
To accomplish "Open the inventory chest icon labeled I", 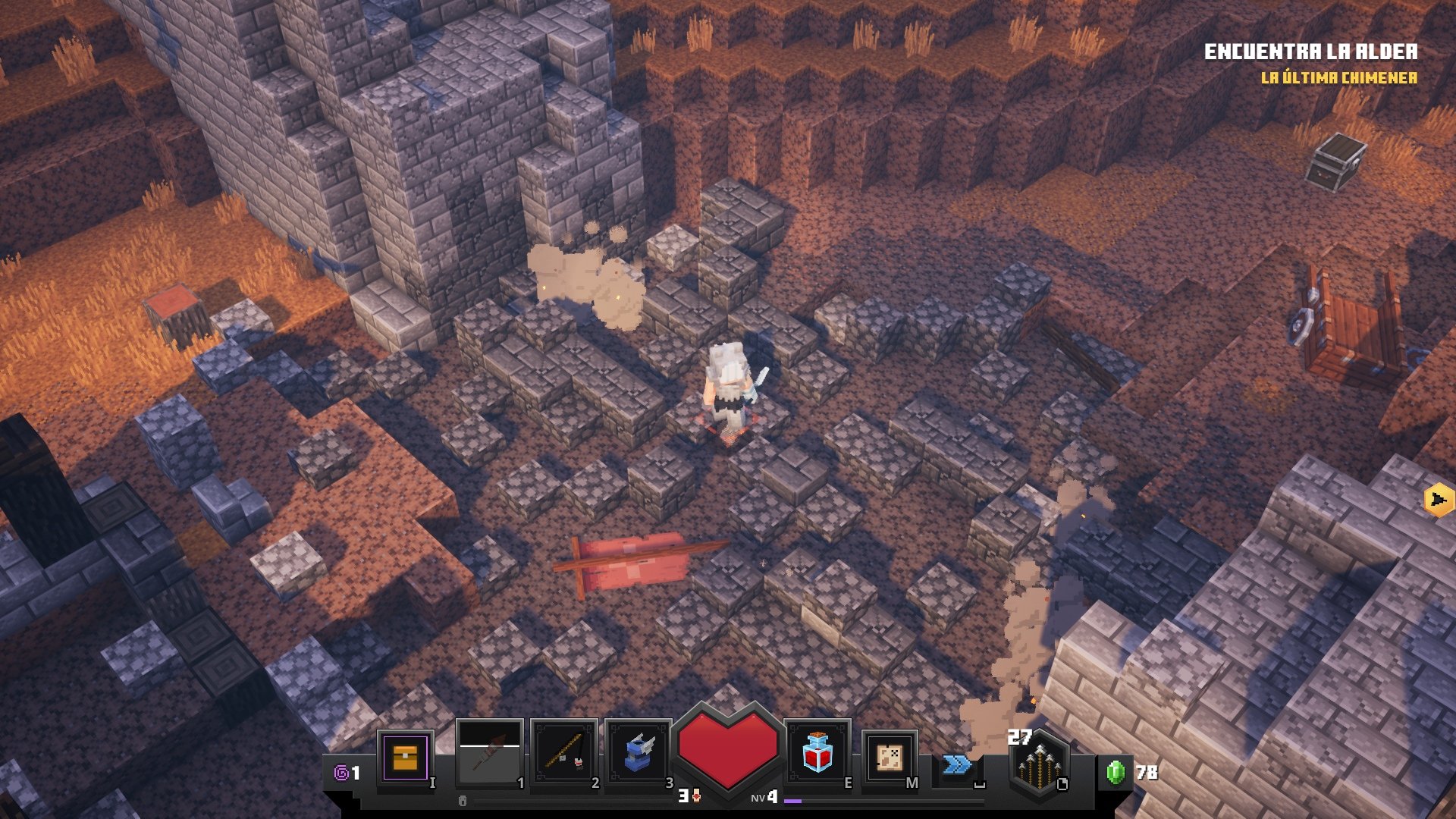I will click(x=406, y=758).
